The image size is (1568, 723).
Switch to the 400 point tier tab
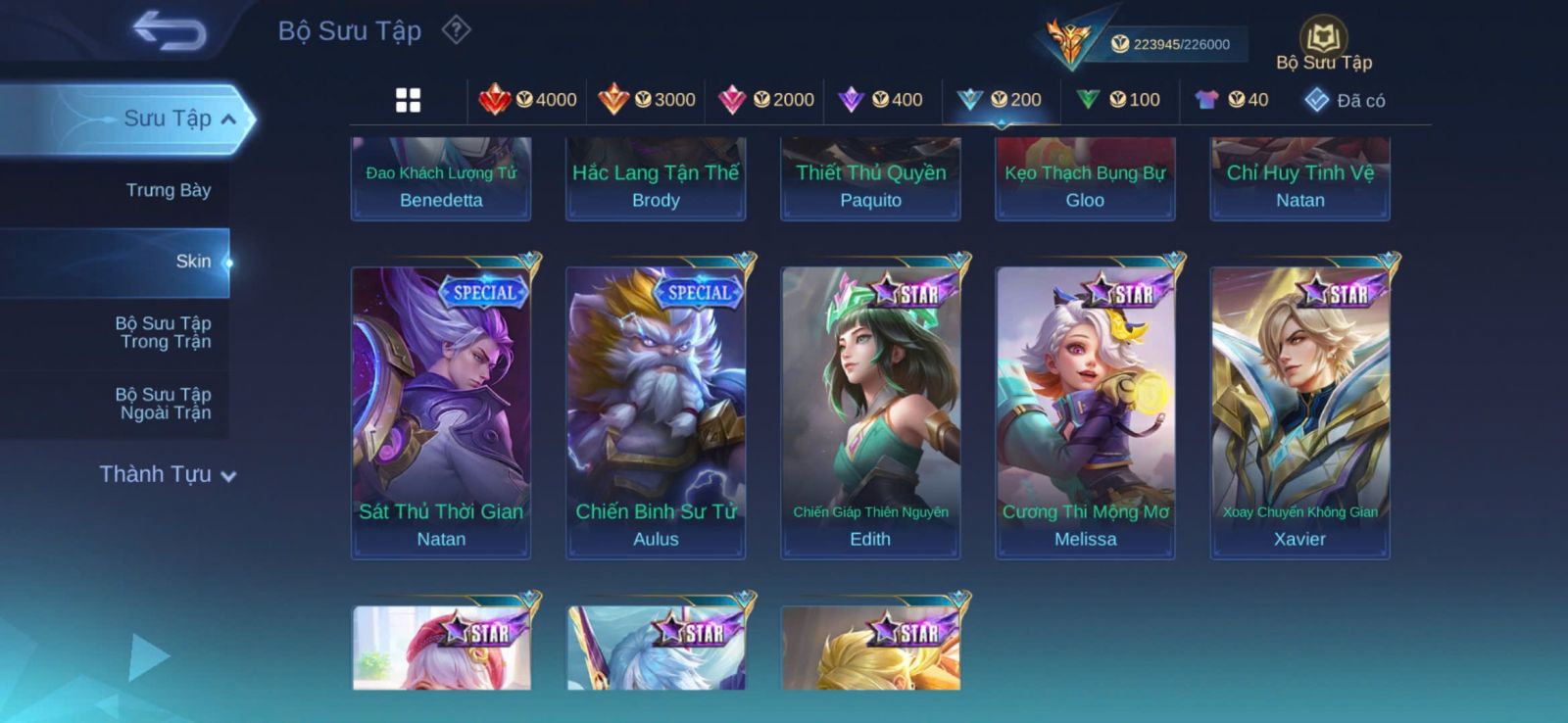pos(882,100)
